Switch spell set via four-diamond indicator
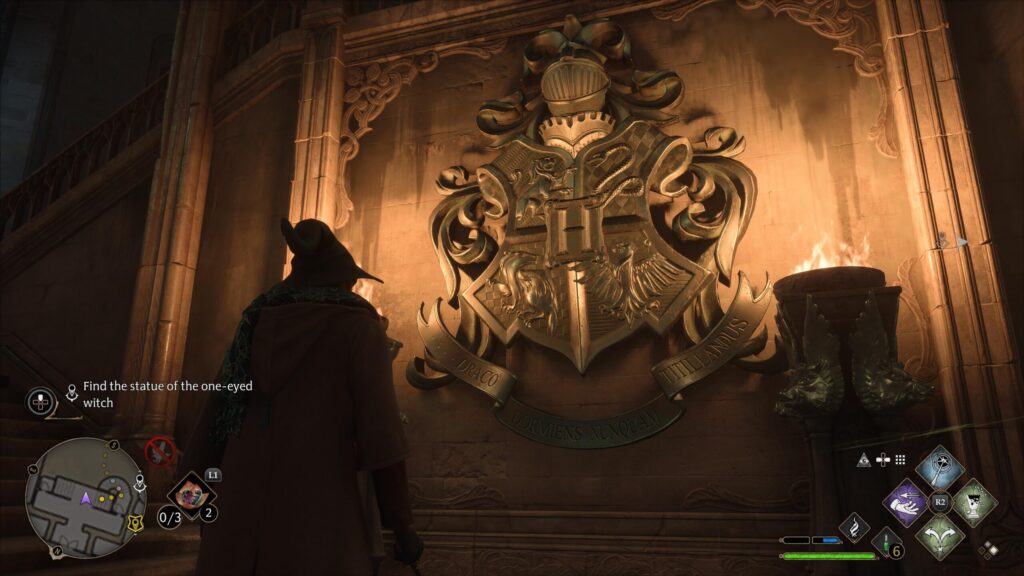The image size is (1024, 576). pos(988,548)
